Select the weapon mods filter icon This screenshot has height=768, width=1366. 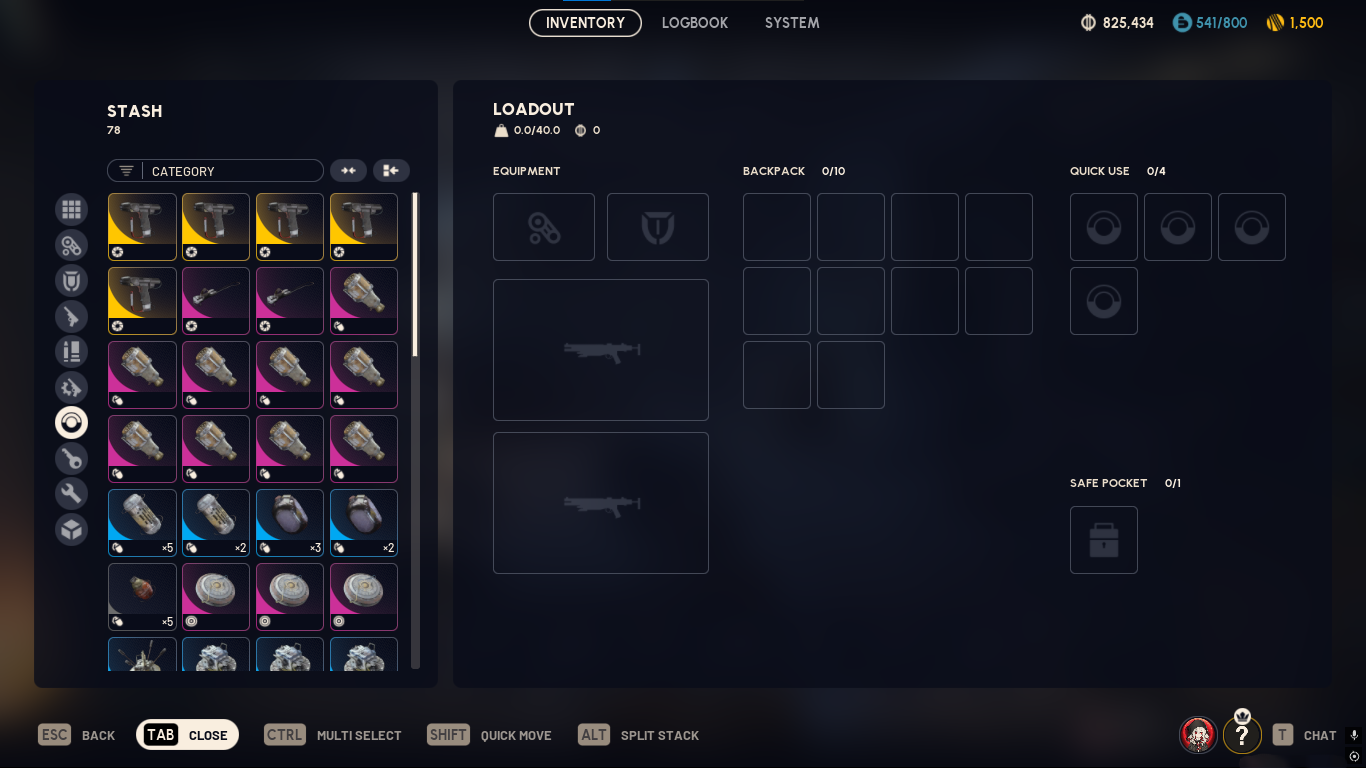coord(71,387)
